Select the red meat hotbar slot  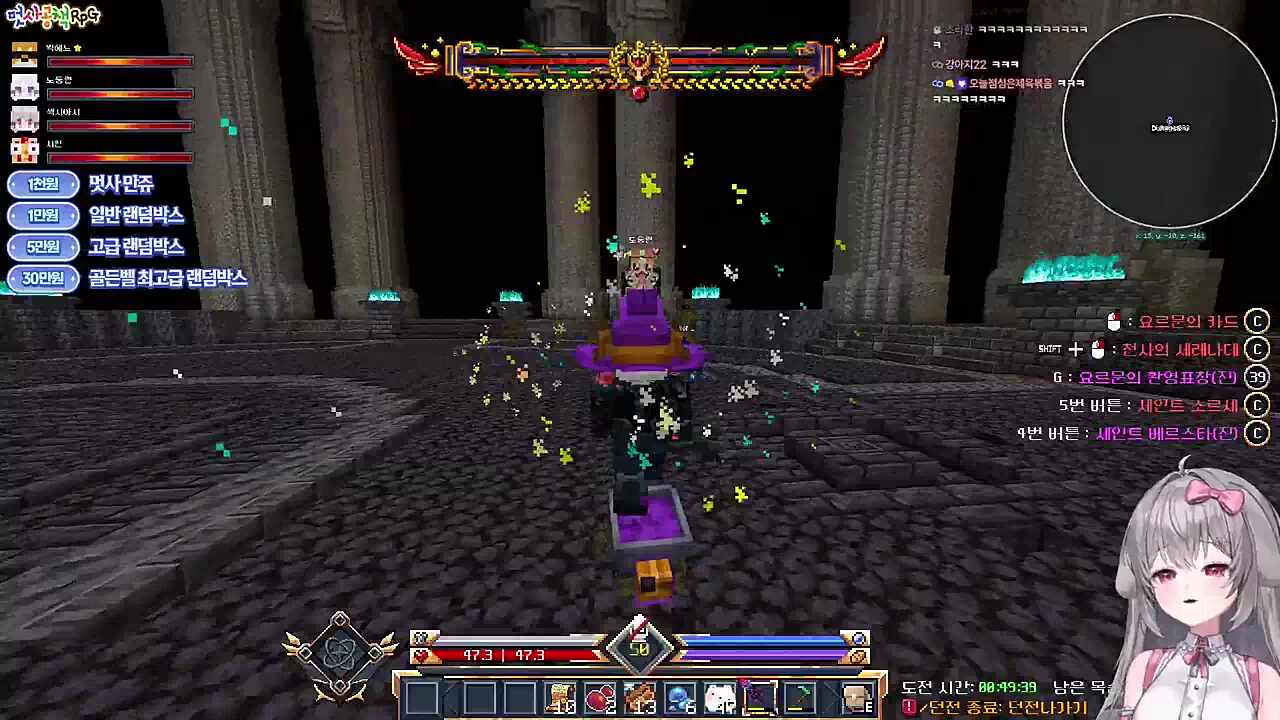(x=600, y=697)
